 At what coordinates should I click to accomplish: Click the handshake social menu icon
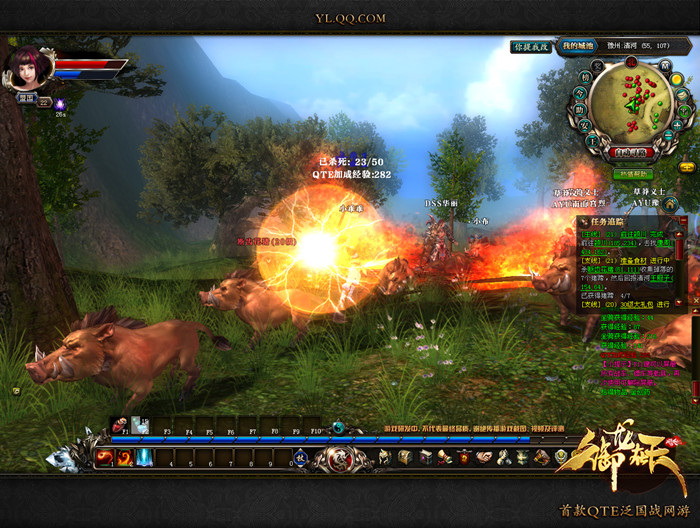[483, 457]
